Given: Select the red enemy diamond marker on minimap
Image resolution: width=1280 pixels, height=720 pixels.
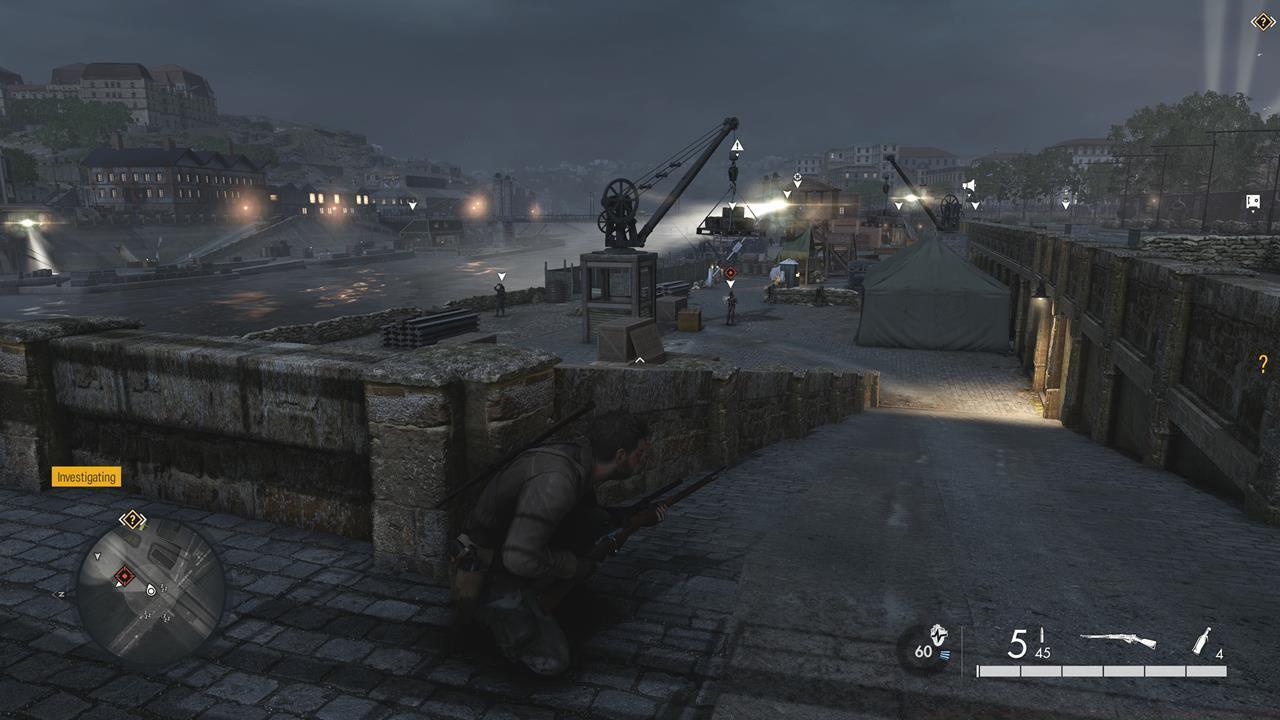Looking at the screenshot, I should click(124, 575).
